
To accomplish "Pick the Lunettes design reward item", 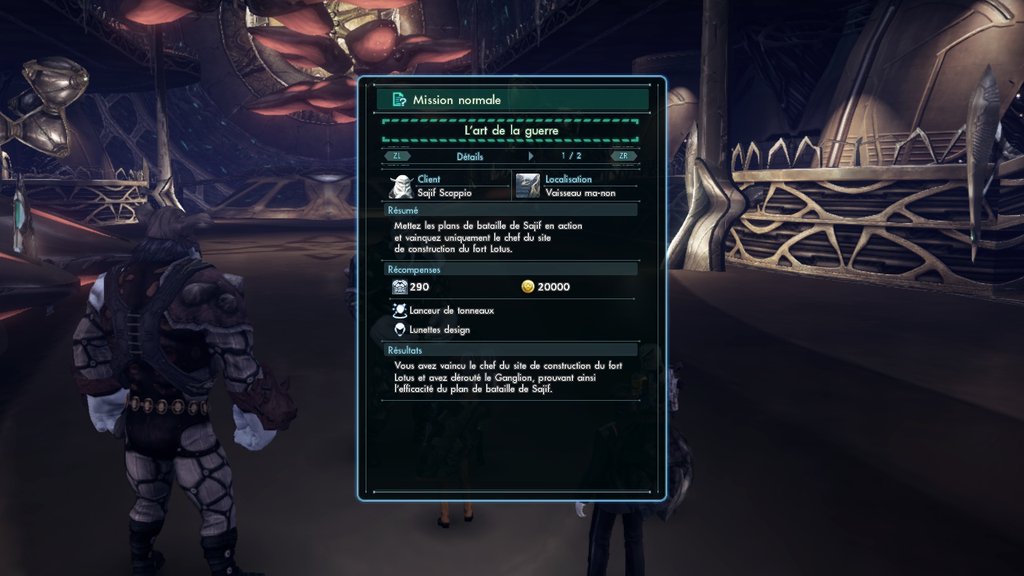I will click(x=439, y=329).
